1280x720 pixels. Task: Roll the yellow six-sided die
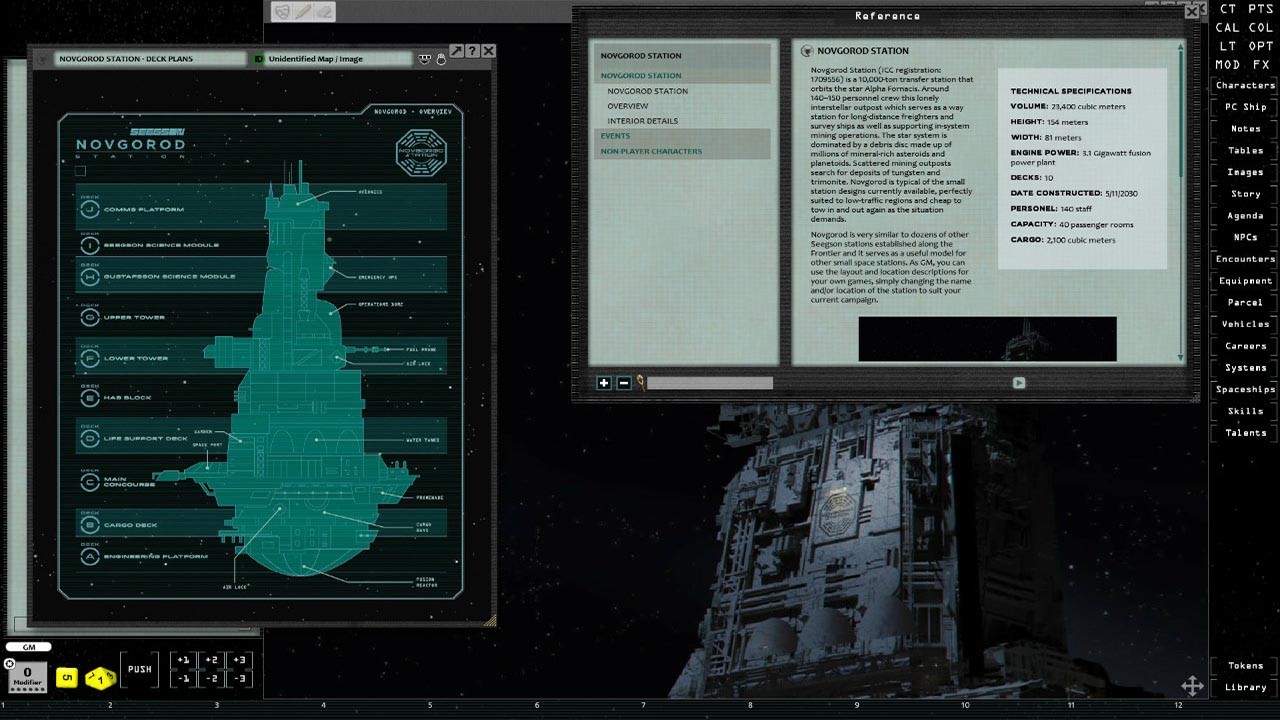click(67, 678)
